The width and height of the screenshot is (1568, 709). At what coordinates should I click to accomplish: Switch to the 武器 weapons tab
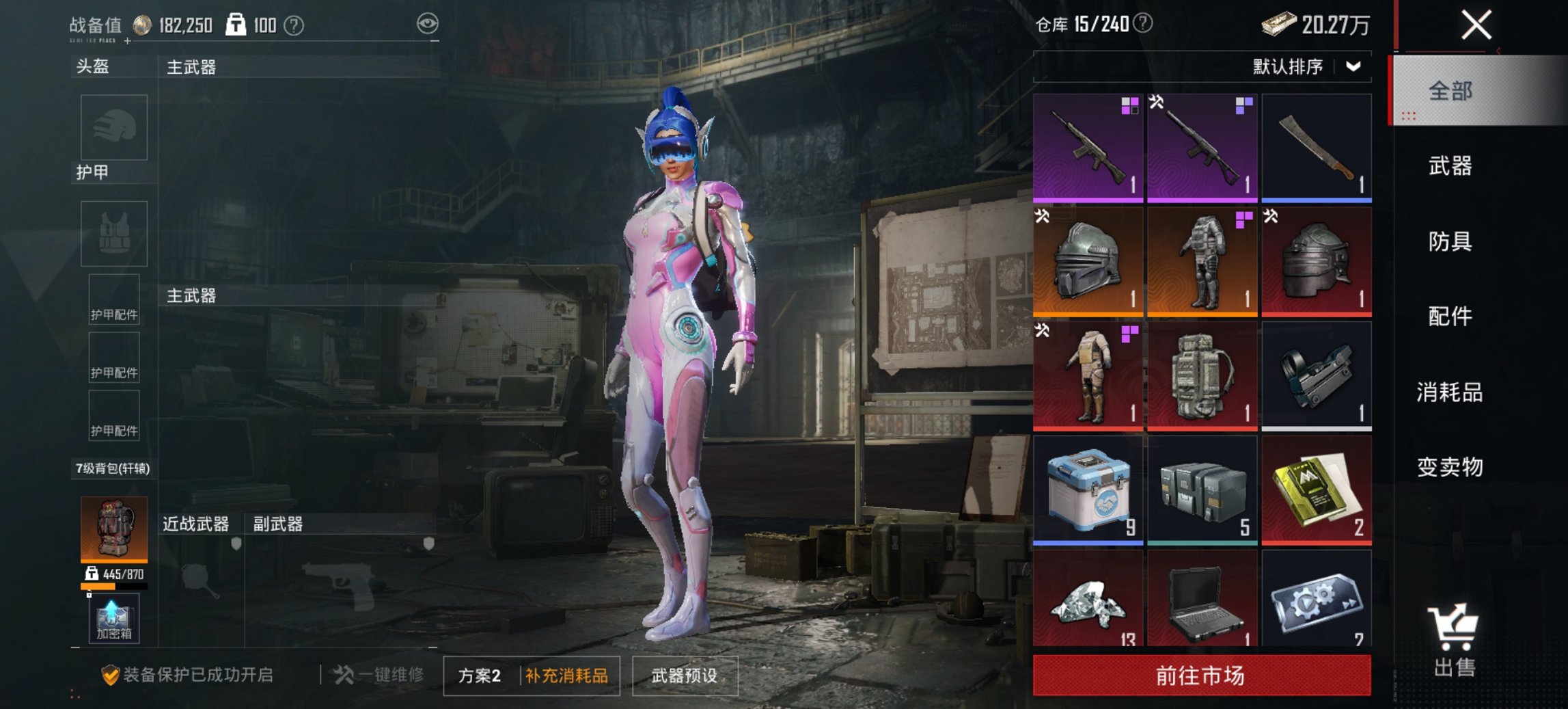(1450, 166)
